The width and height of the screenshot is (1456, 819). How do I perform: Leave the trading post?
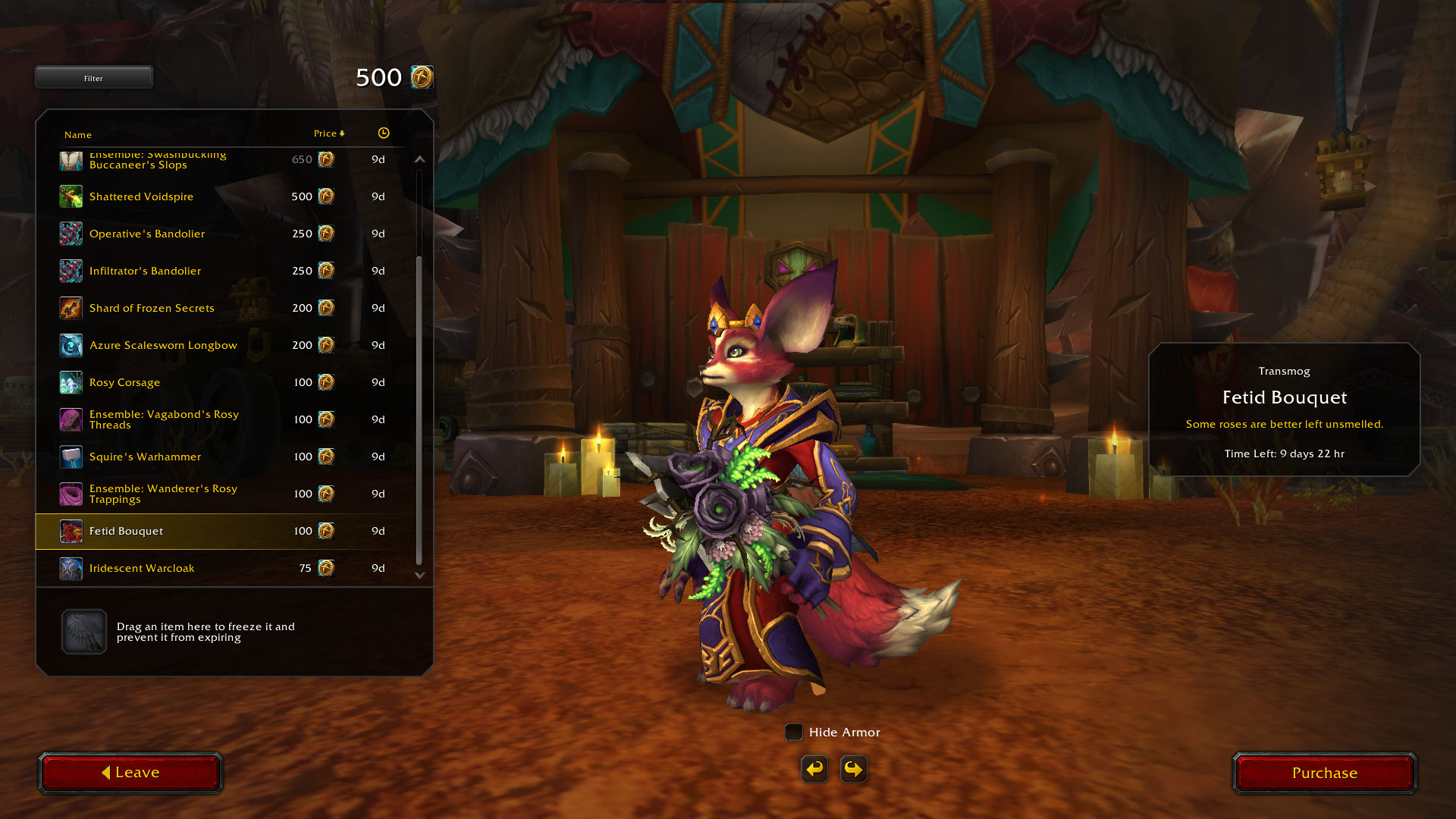[130, 773]
